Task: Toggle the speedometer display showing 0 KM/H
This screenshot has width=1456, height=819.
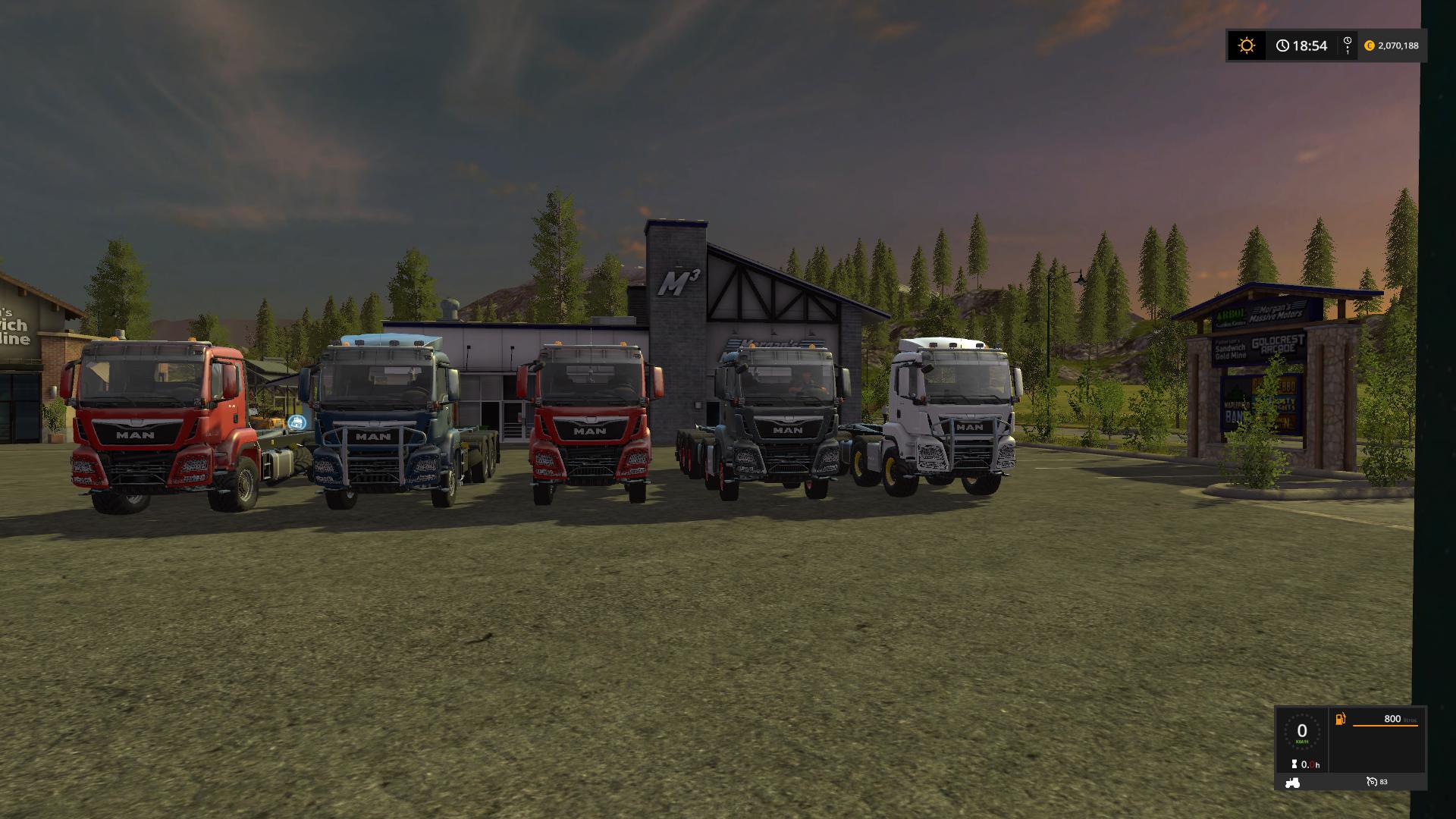Action: pos(1302,733)
